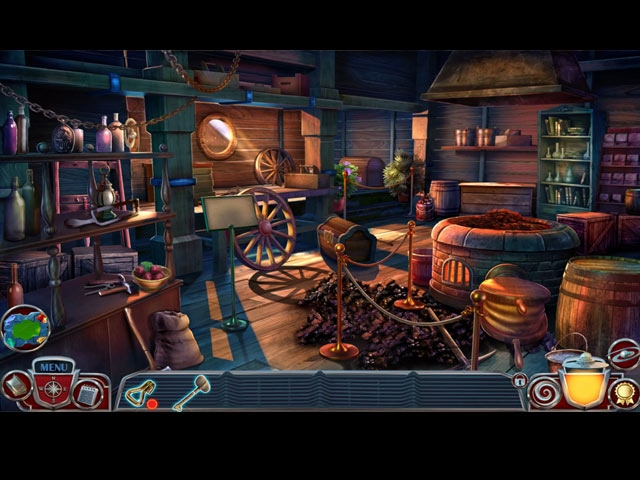Image resolution: width=640 pixels, height=480 pixels.
Task: Open the MENU button
Action: coord(52,367)
